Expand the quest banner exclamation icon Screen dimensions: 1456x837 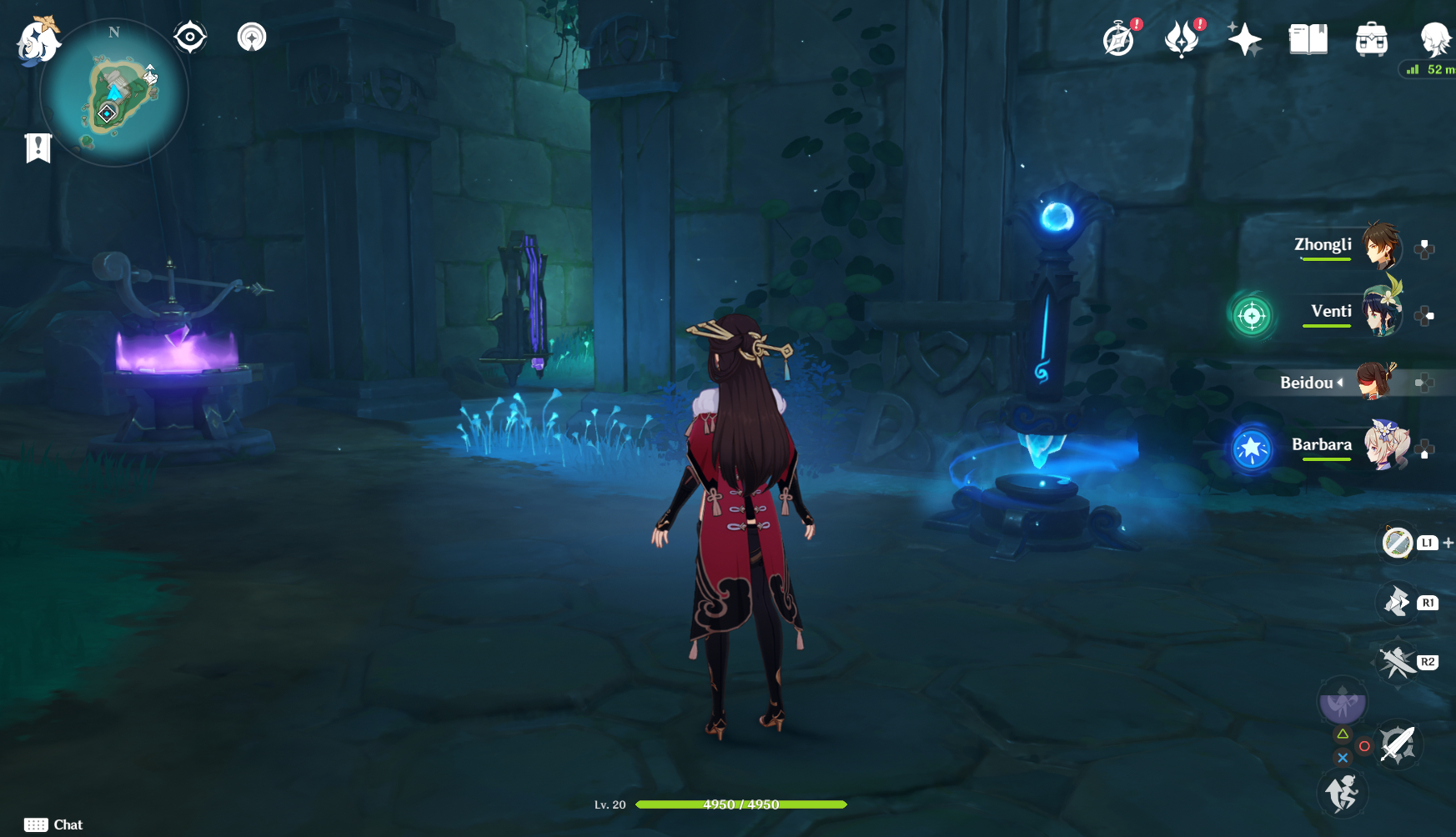pyautogui.click(x=37, y=148)
